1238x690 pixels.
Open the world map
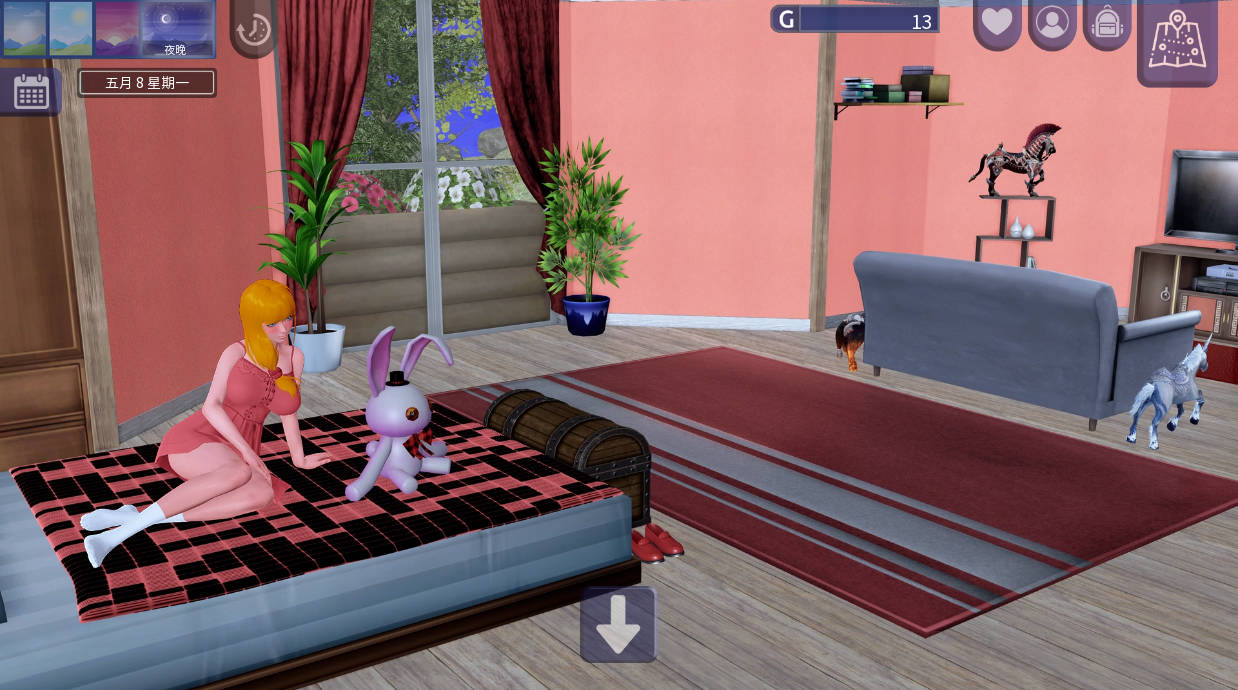coord(1177,40)
